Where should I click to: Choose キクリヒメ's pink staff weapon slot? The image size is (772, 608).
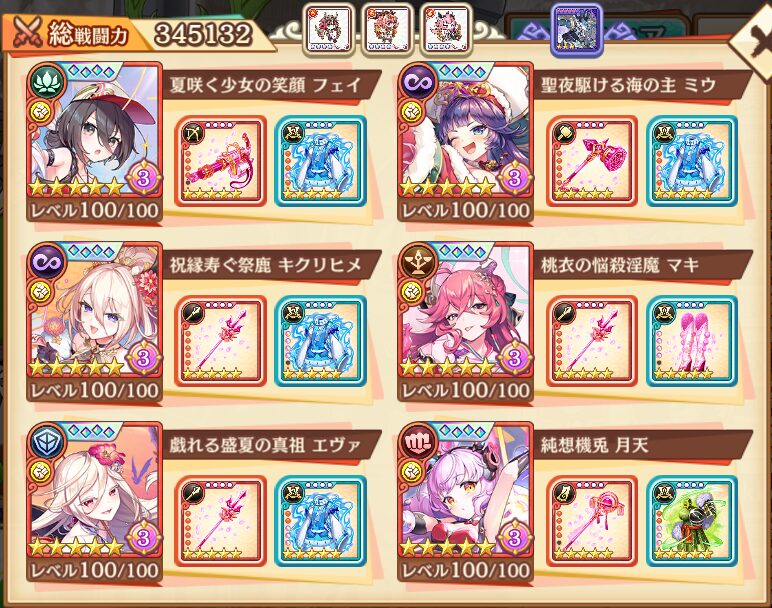click(x=220, y=340)
